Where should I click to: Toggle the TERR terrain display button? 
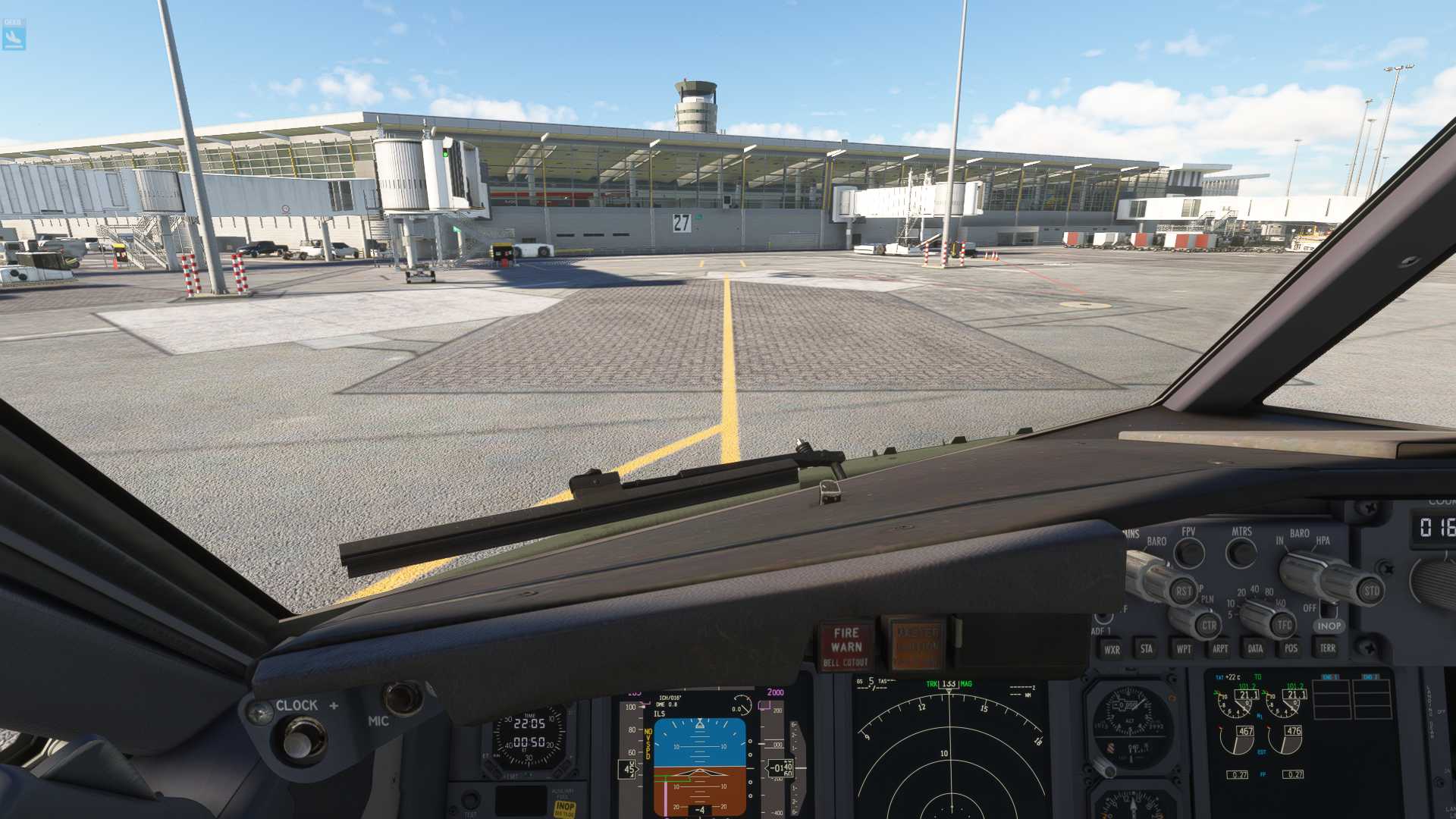pyautogui.click(x=1327, y=648)
